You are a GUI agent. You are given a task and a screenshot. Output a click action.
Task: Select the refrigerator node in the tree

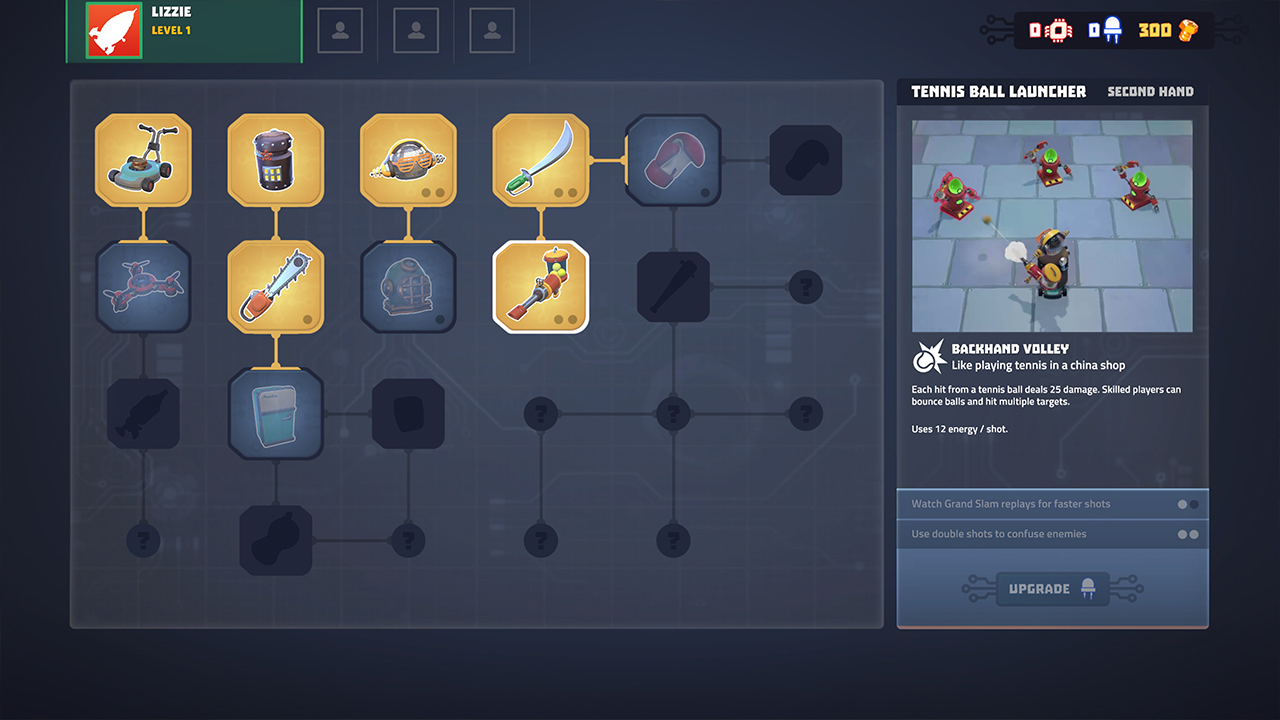coord(276,413)
